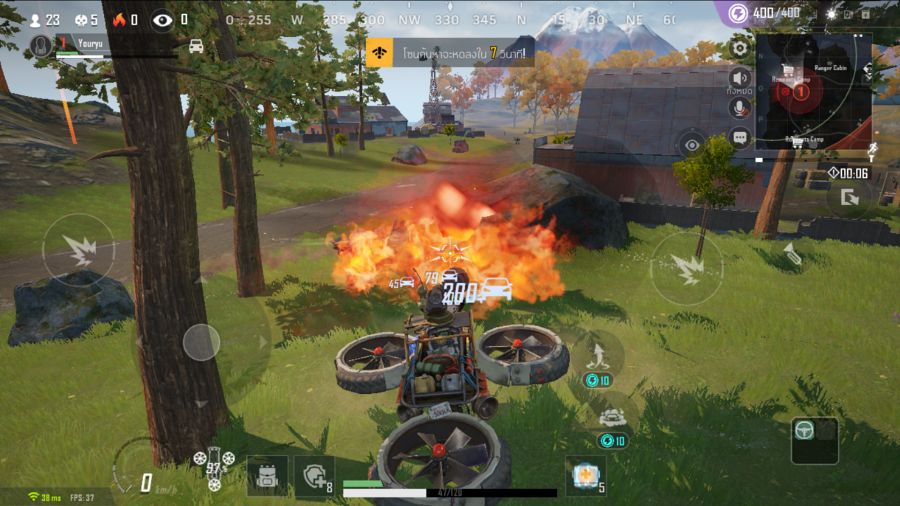Fire the right-side vehicle weapon button
This screenshot has height=506, width=900.
coord(686,268)
